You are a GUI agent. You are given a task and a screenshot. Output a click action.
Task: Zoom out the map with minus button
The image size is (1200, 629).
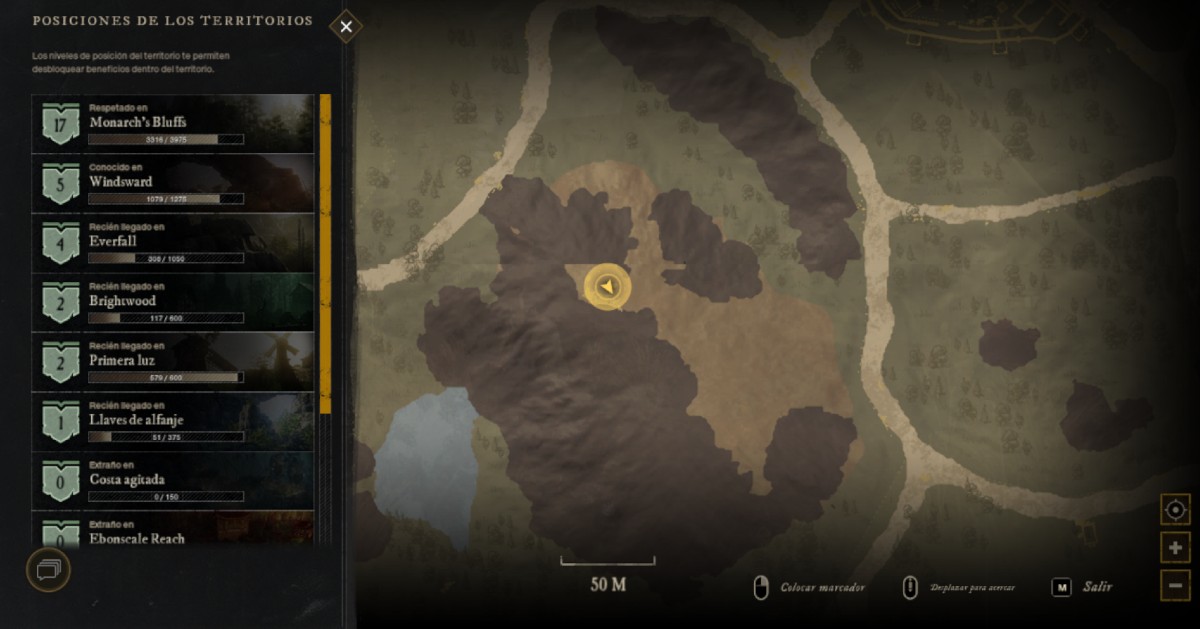click(1175, 585)
